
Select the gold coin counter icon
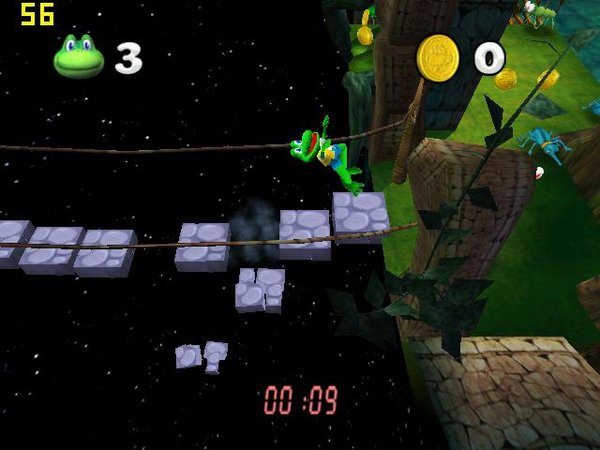(437, 57)
